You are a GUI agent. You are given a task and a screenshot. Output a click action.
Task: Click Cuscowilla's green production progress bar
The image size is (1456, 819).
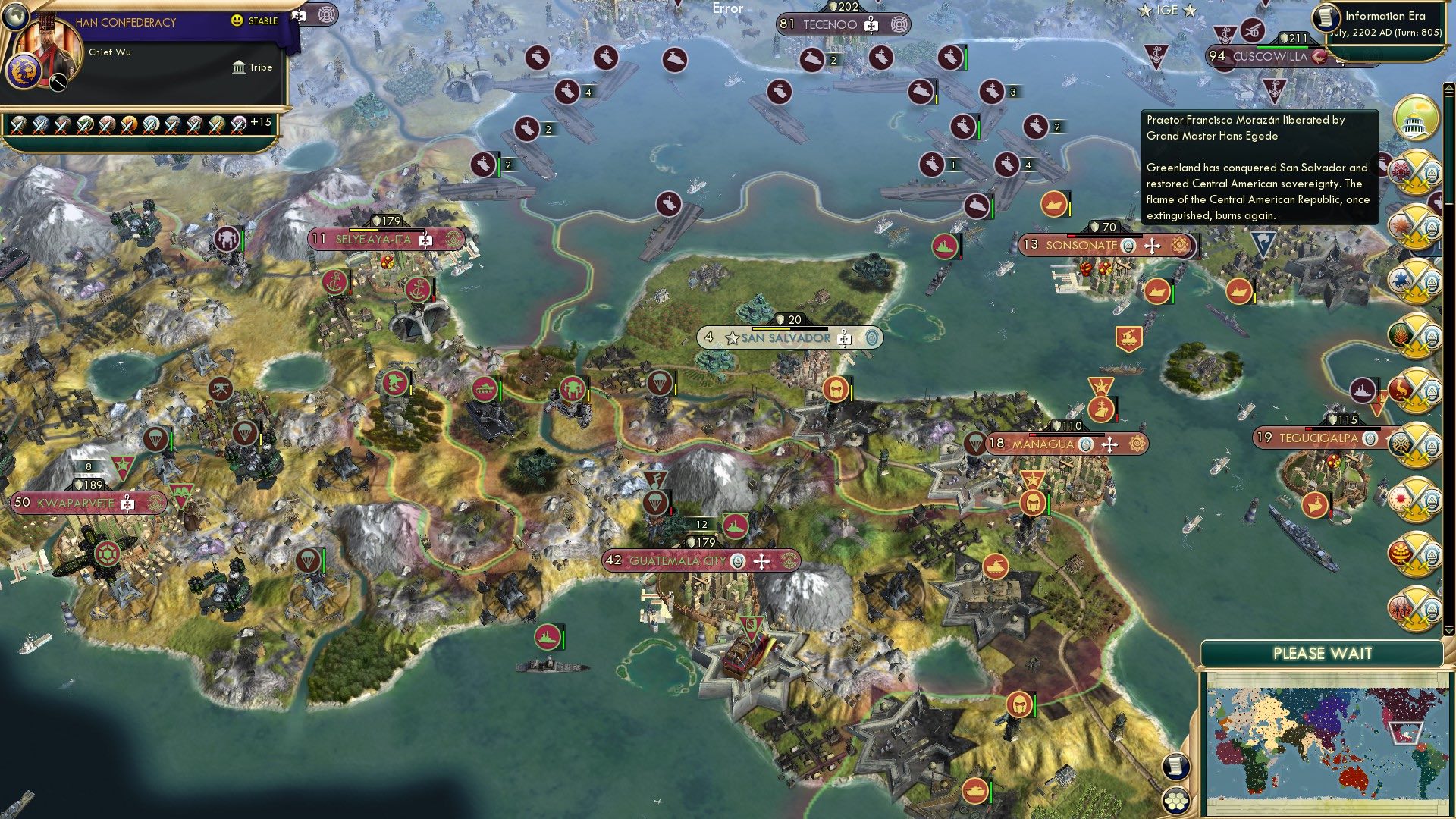coord(1282,47)
